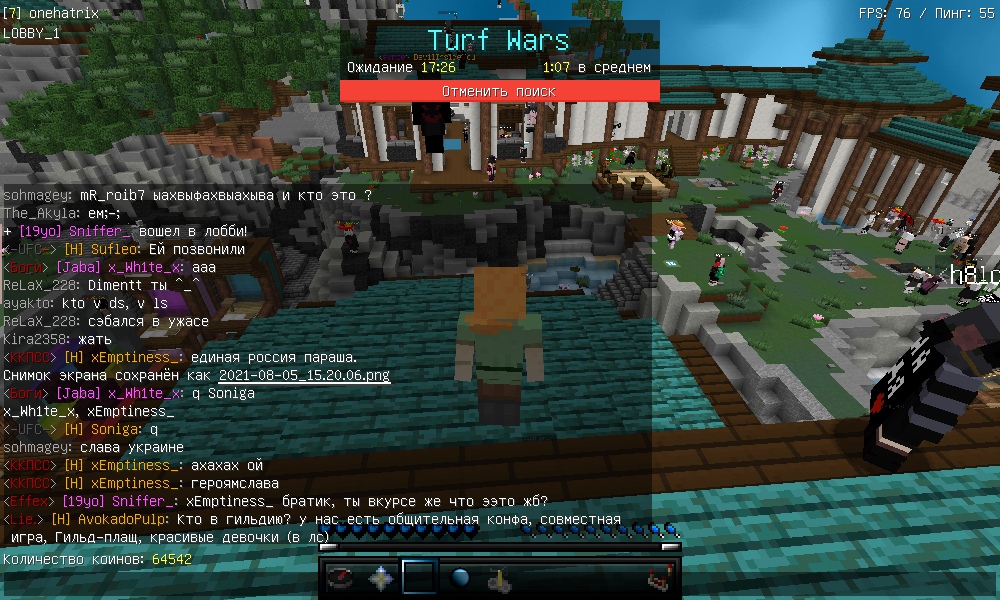Open the saved screenshot file link
The width and height of the screenshot is (1000, 600).
[304, 376]
